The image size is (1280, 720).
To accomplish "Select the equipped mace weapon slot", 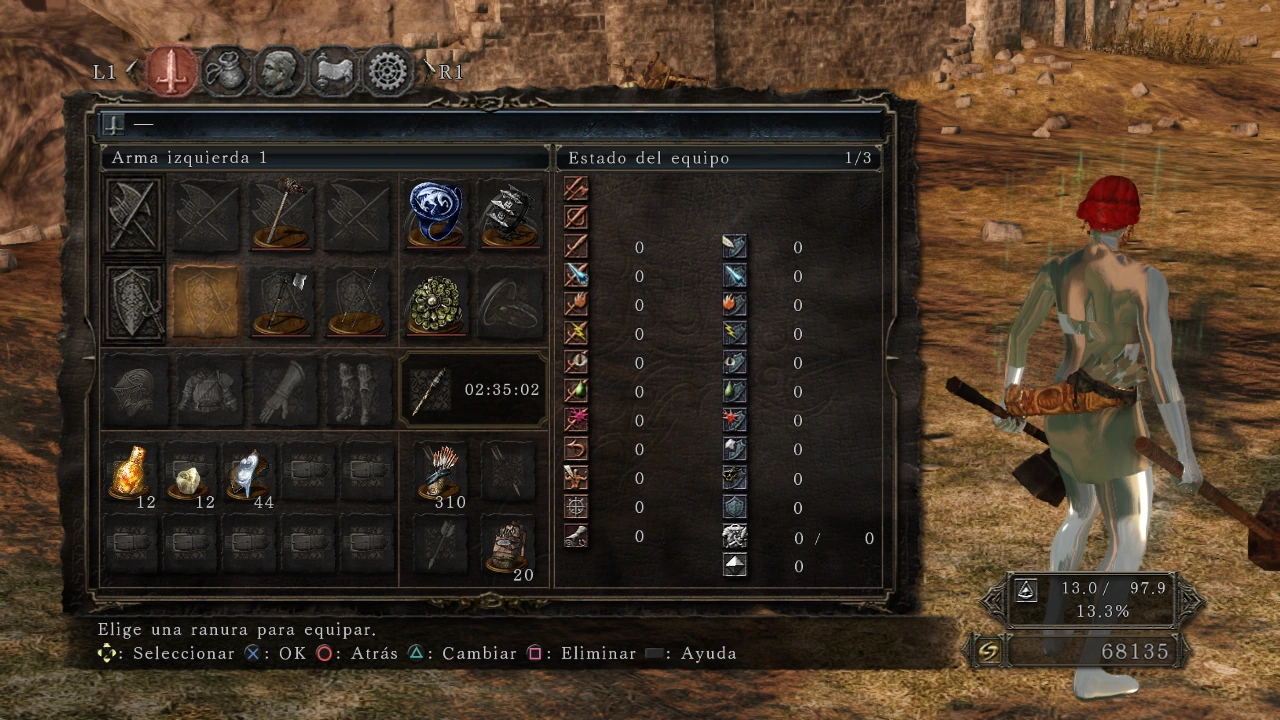I will coord(283,214).
